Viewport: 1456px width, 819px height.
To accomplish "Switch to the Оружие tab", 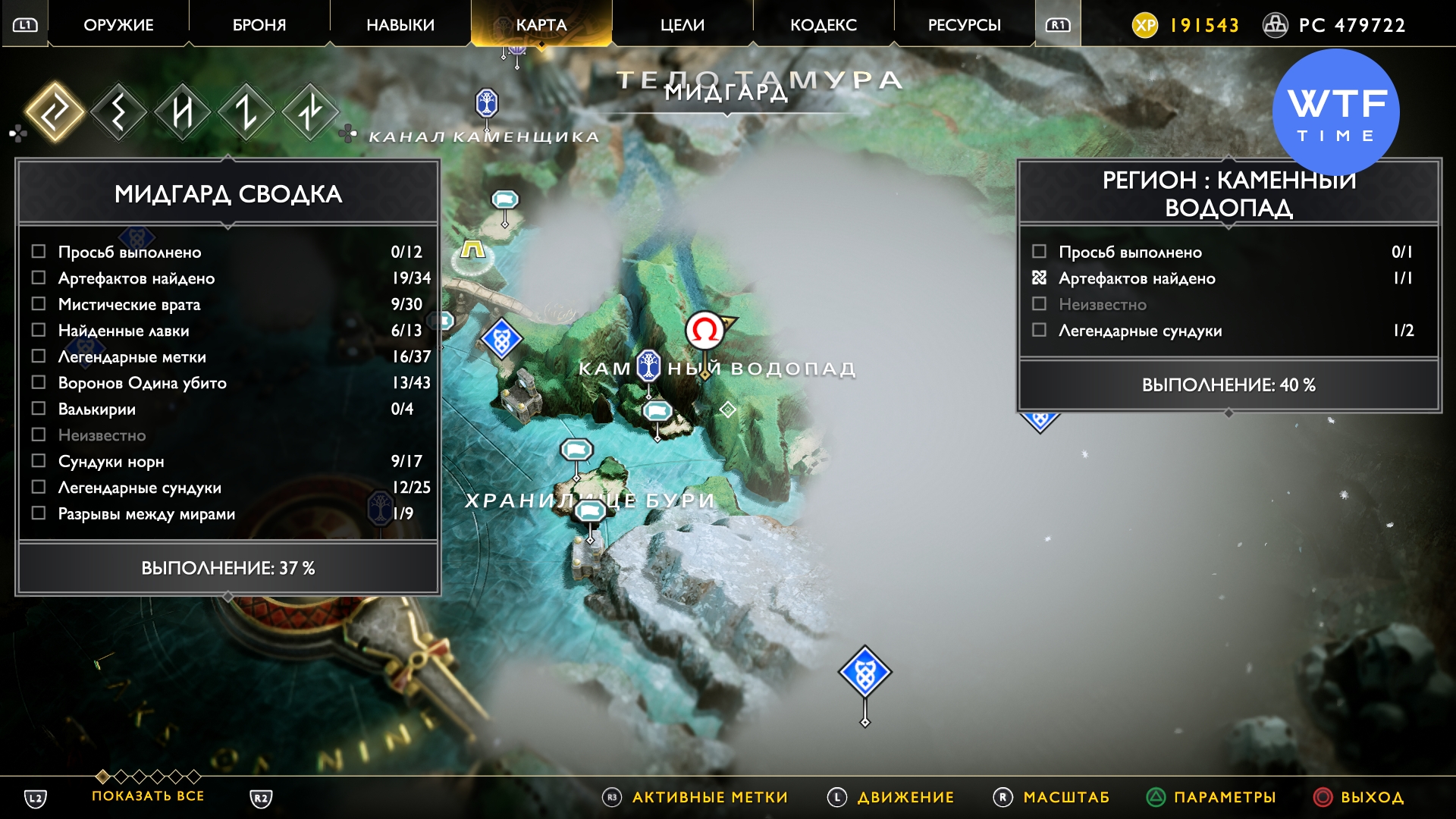I will pyautogui.click(x=118, y=25).
